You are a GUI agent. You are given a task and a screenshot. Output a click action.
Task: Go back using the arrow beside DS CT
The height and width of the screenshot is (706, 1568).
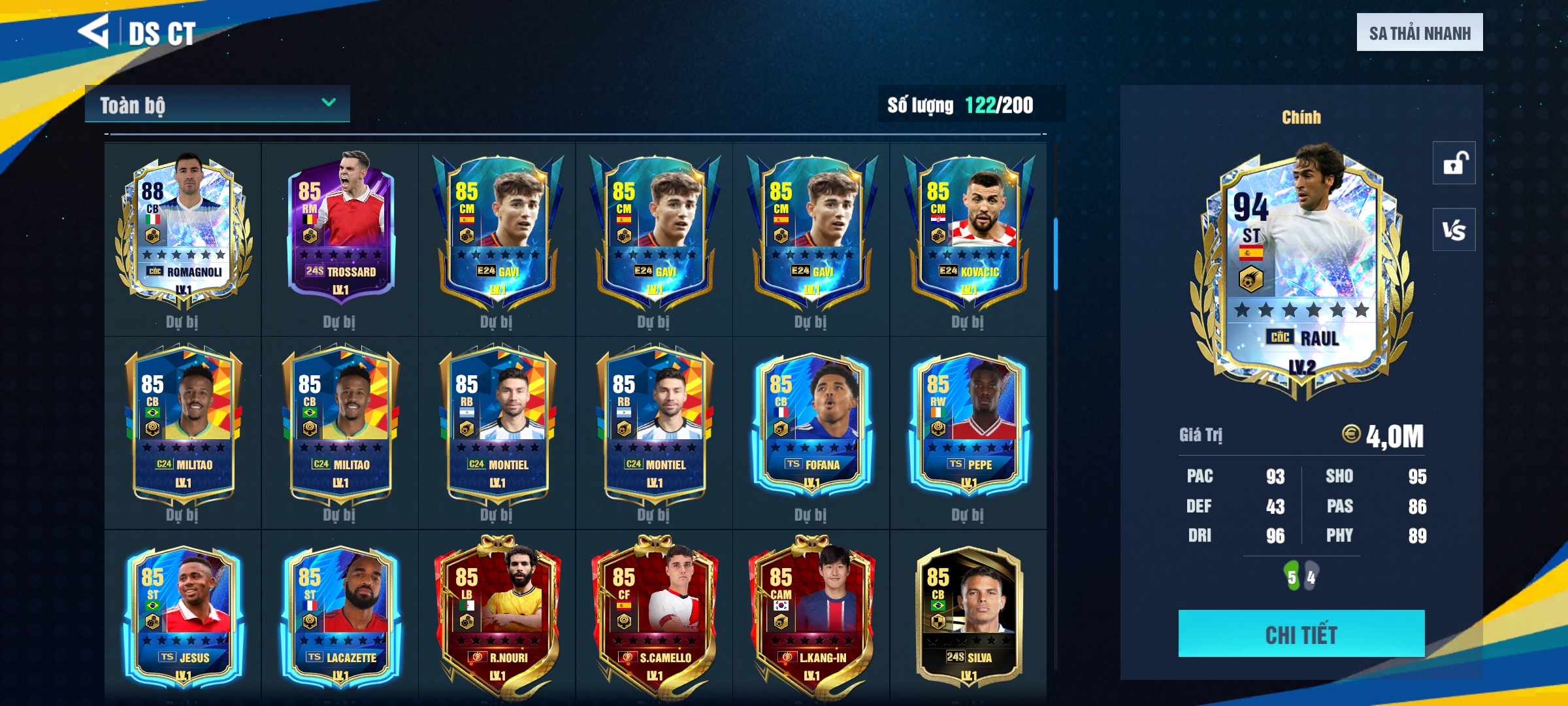[93, 31]
